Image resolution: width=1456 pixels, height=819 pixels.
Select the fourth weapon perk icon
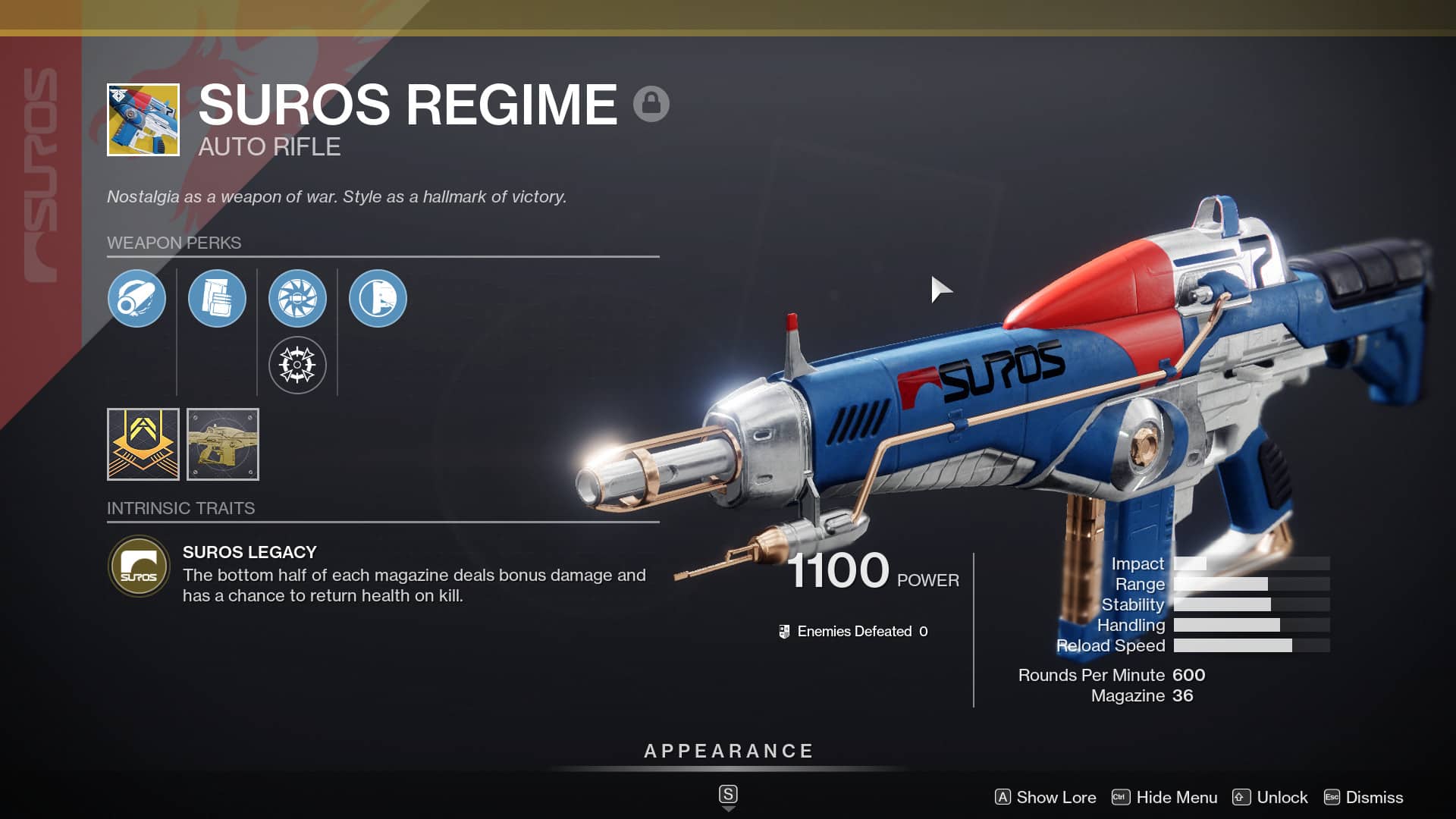(378, 299)
